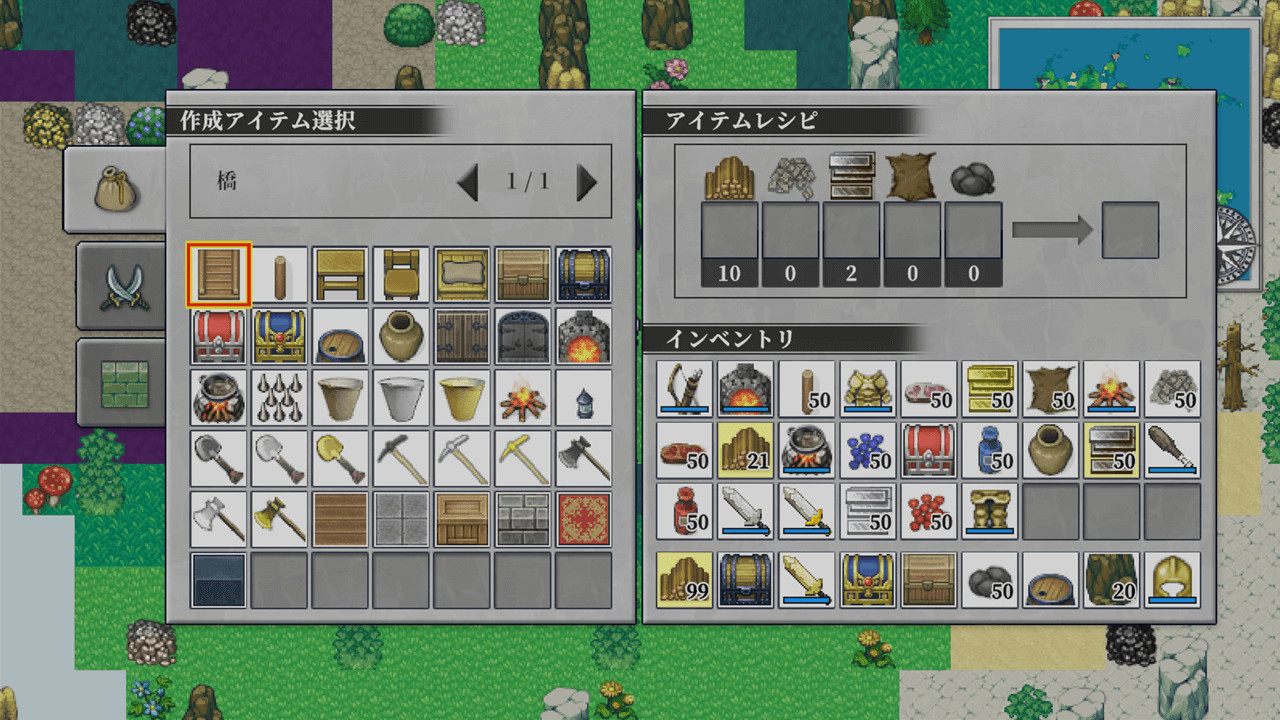Select the bed crafting recipe
The image size is (1280, 720).
pyautogui.click(x=461, y=275)
